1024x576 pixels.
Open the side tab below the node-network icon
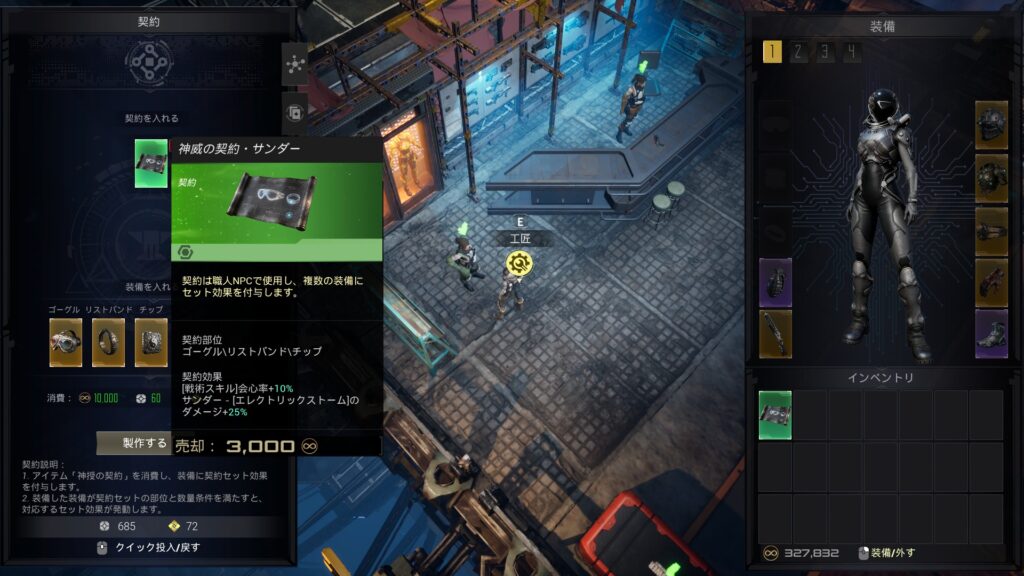(295, 112)
